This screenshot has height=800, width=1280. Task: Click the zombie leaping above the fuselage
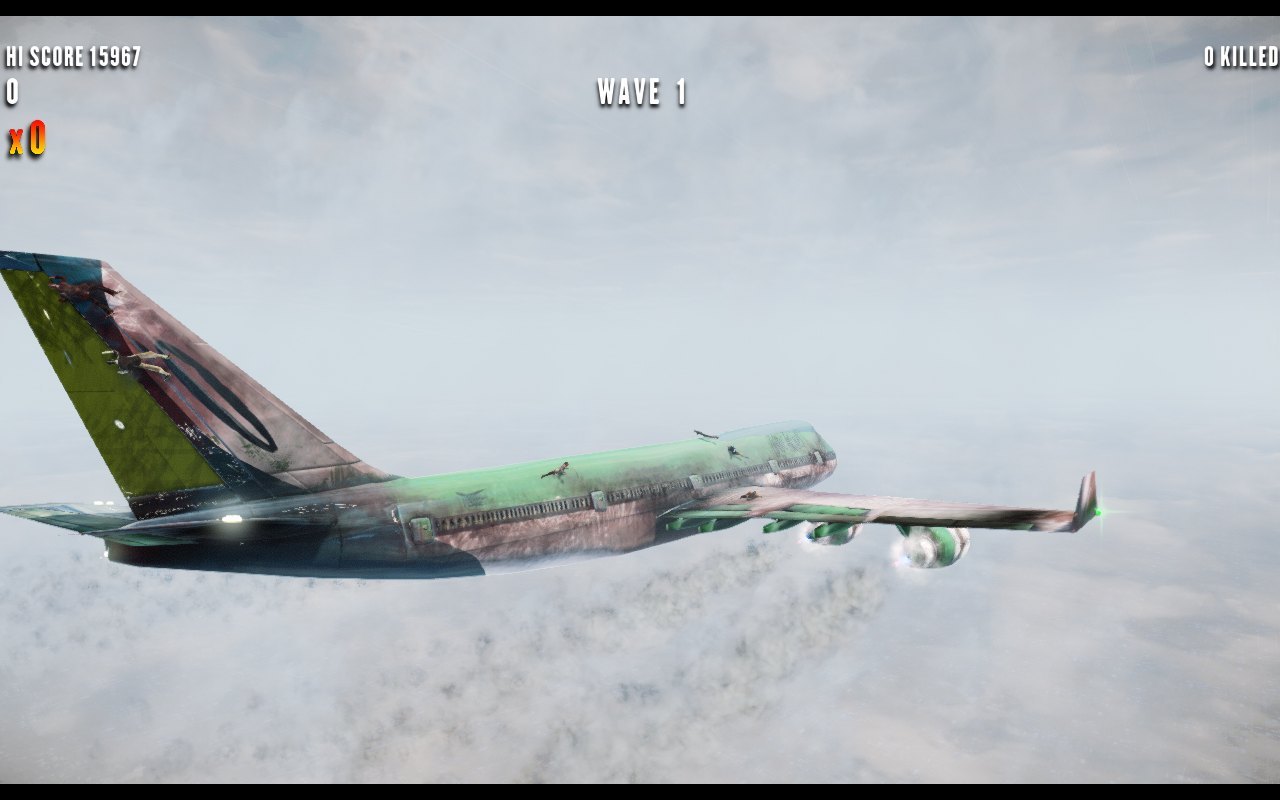click(705, 433)
